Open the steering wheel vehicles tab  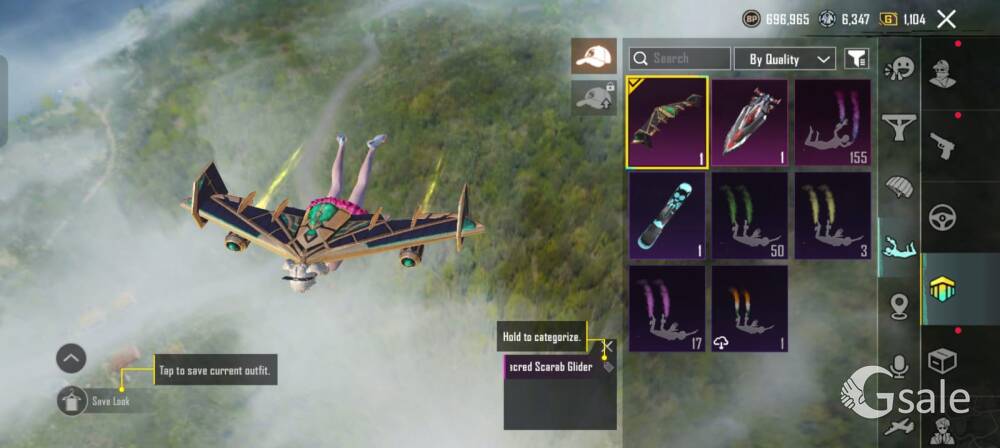coord(942,216)
